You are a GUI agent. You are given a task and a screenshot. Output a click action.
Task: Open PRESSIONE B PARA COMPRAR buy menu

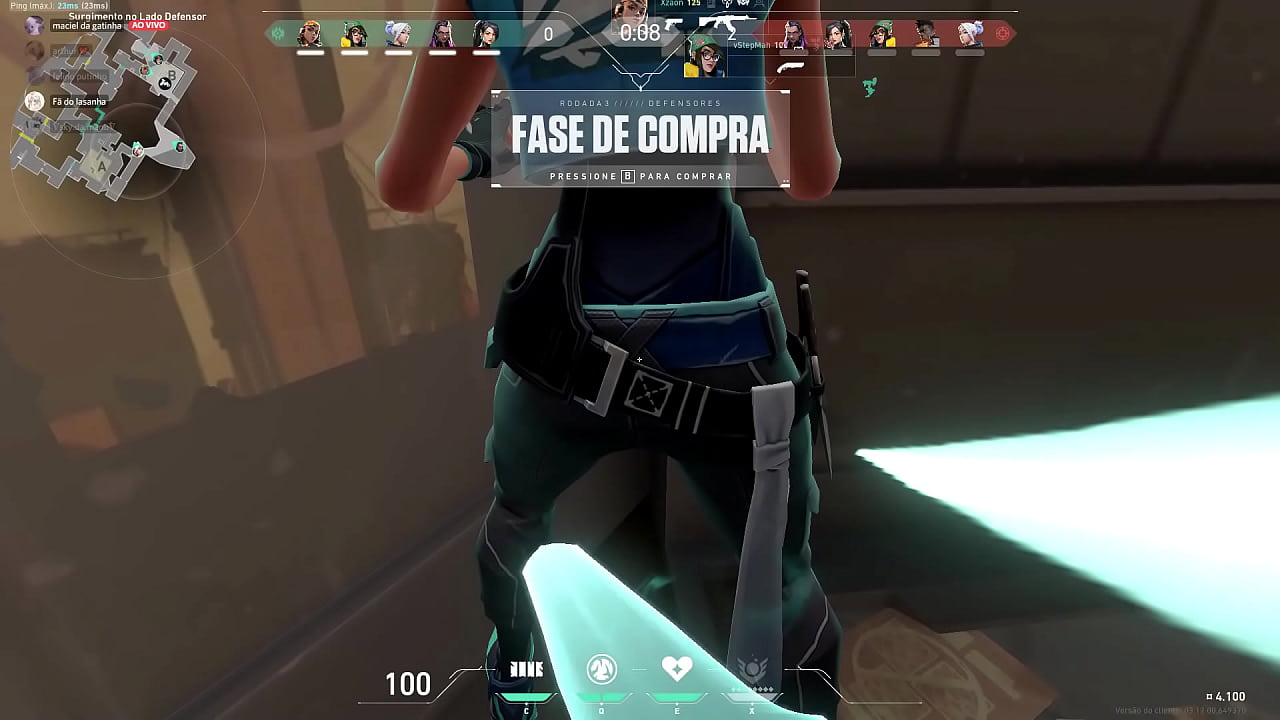[x=640, y=176]
